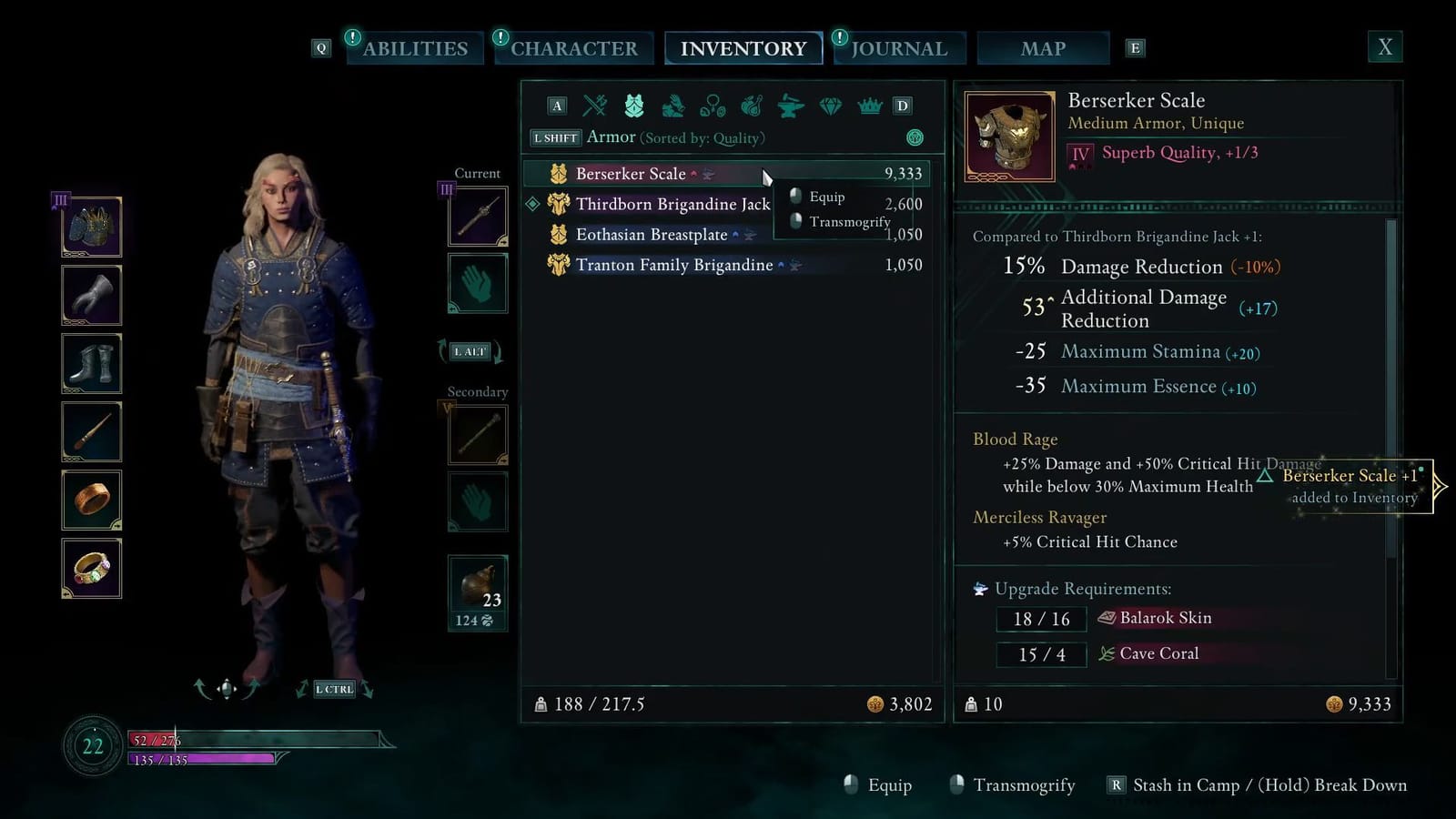Select Transmogrify in the context menu
The image size is (1456, 819).
pos(848,221)
